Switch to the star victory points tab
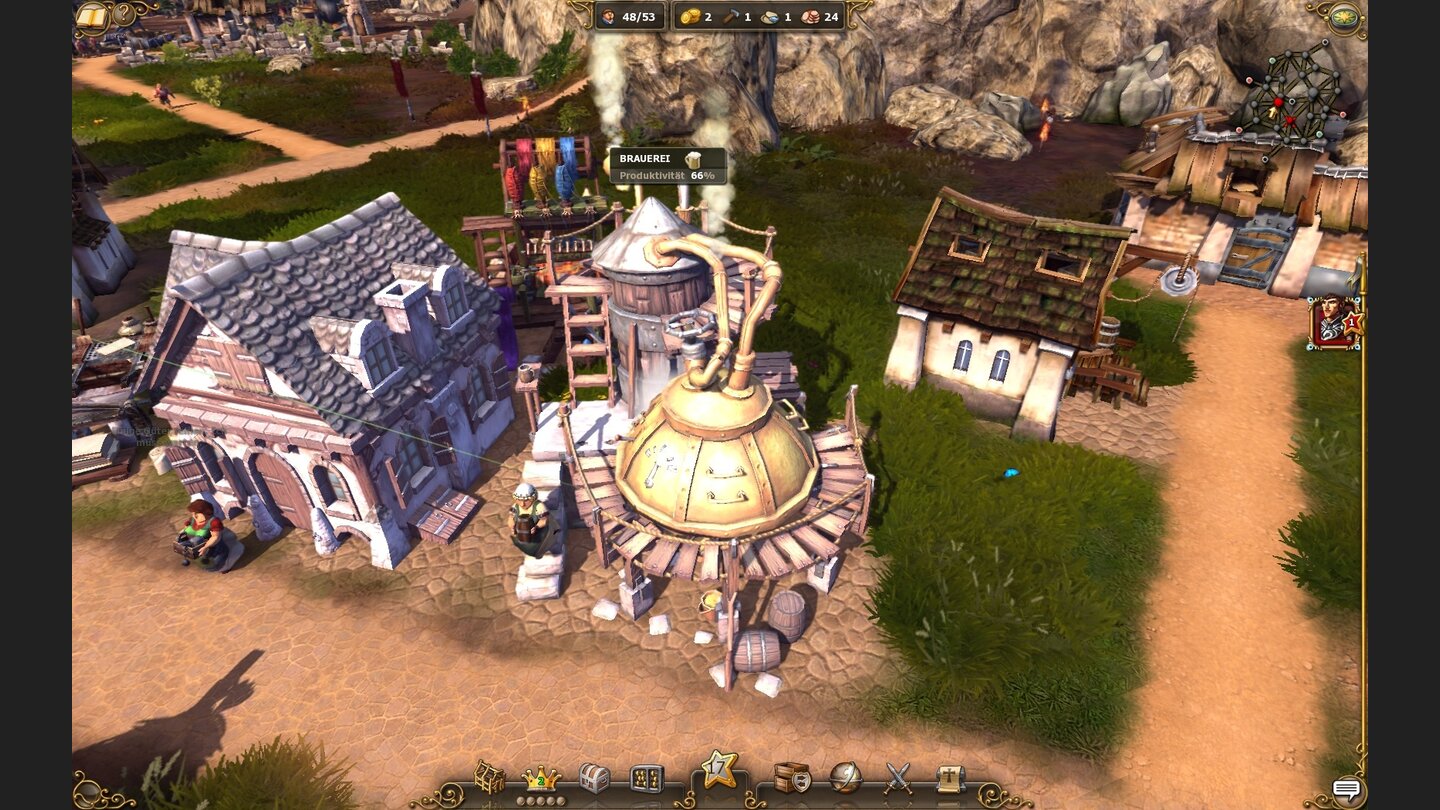Image resolution: width=1440 pixels, height=810 pixels. coord(719,771)
